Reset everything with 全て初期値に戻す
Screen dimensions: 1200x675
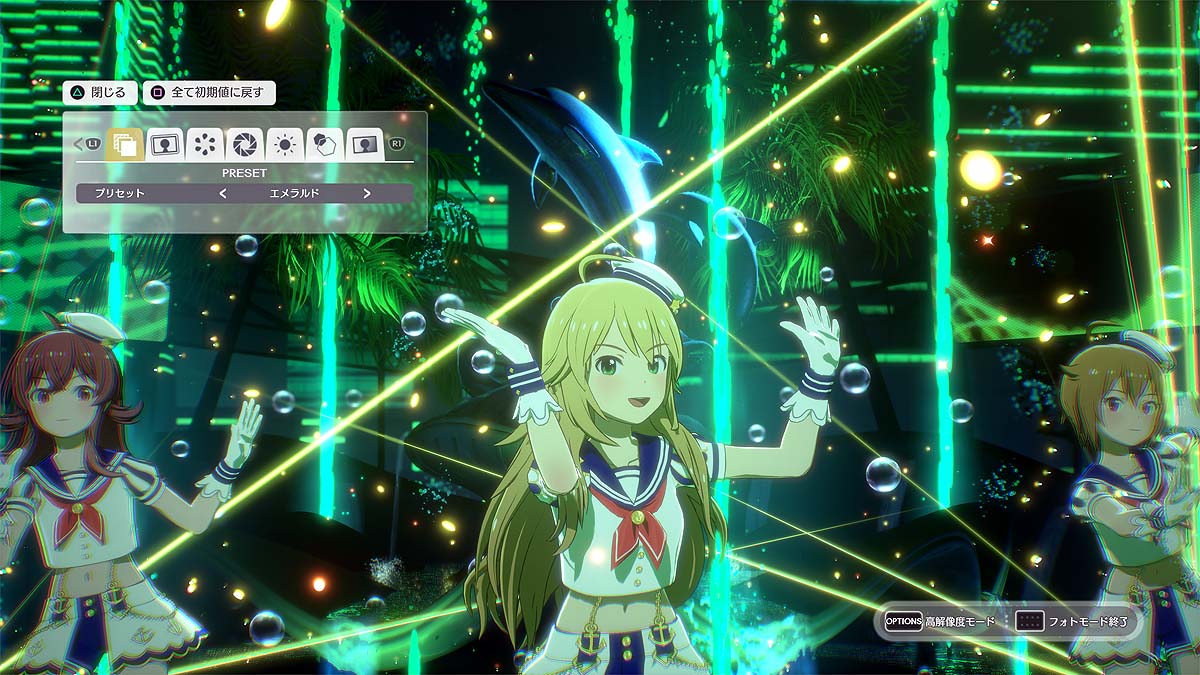tap(209, 93)
